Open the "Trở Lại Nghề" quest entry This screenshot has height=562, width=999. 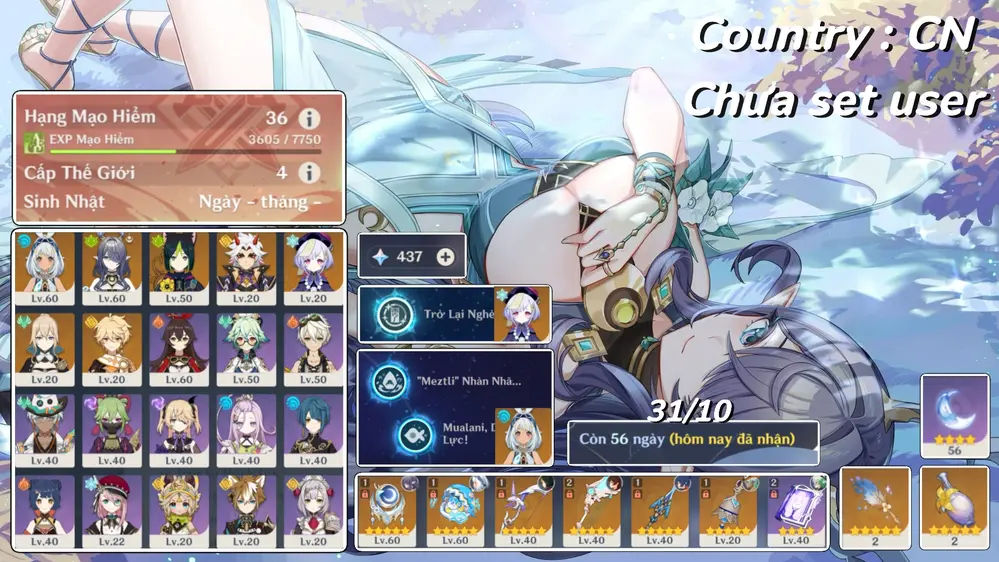pos(454,314)
